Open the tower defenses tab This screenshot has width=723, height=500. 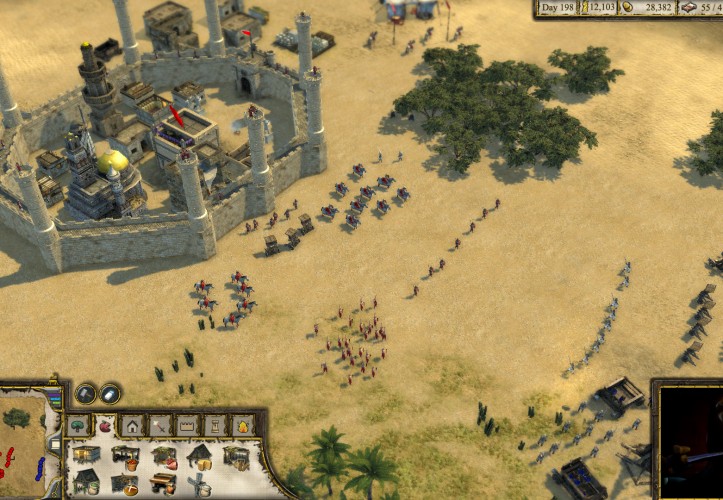point(215,426)
